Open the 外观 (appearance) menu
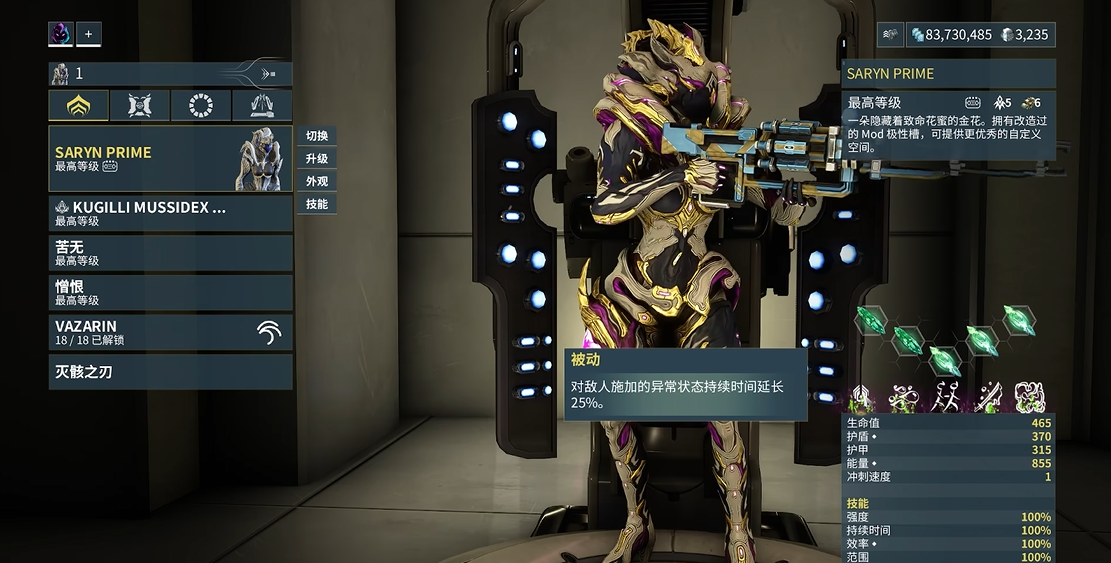This screenshot has width=1111, height=563. click(317, 181)
